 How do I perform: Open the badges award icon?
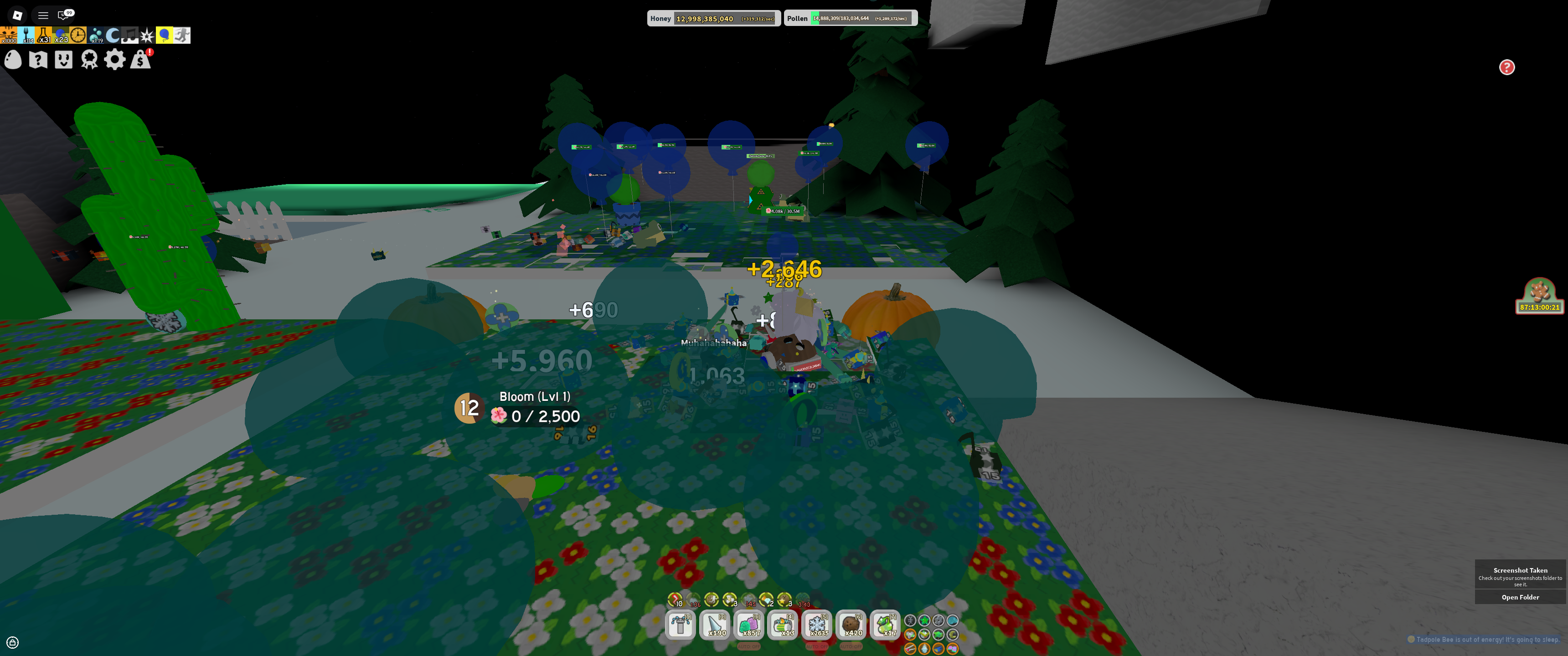tap(88, 60)
